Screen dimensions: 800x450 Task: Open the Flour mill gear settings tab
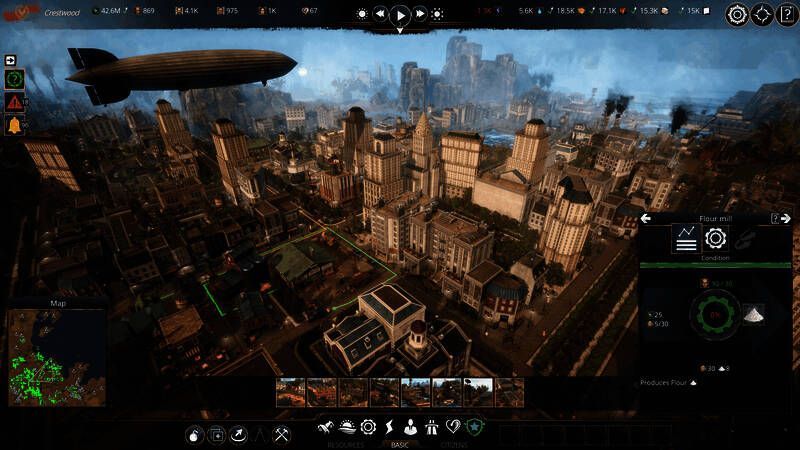click(715, 238)
